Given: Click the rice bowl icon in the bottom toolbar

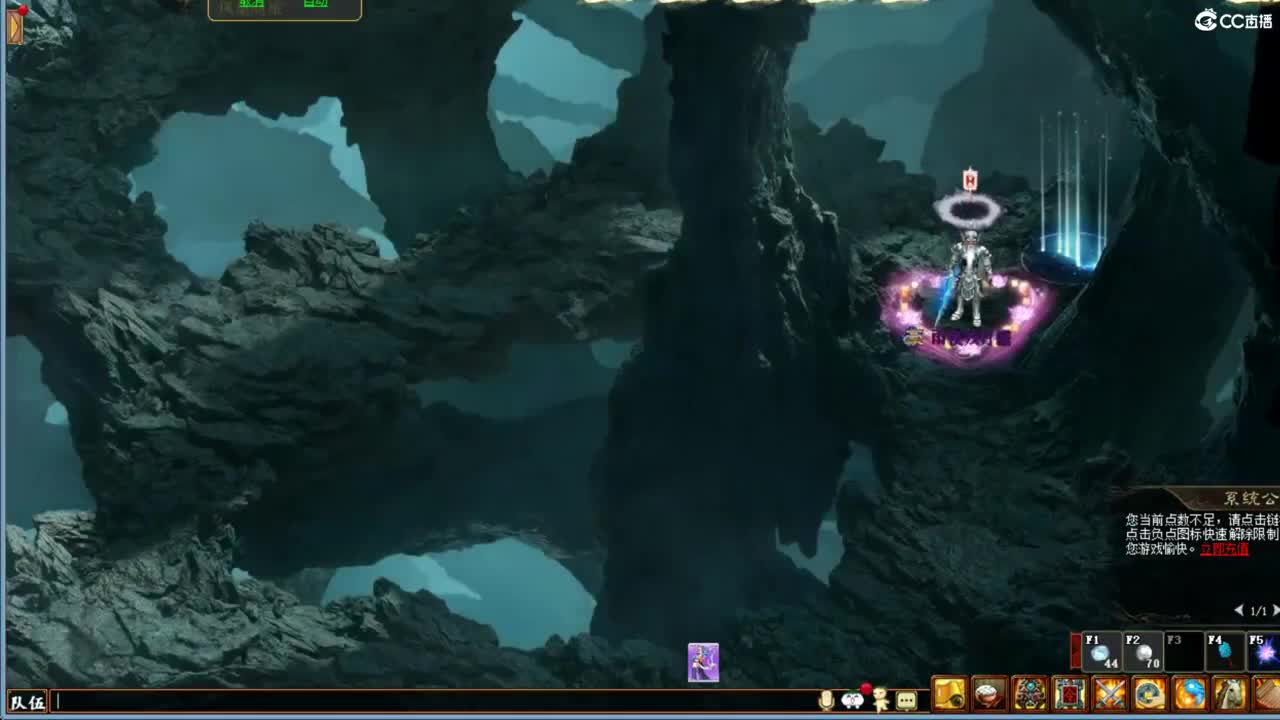Looking at the screenshot, I should coord(987,694).
